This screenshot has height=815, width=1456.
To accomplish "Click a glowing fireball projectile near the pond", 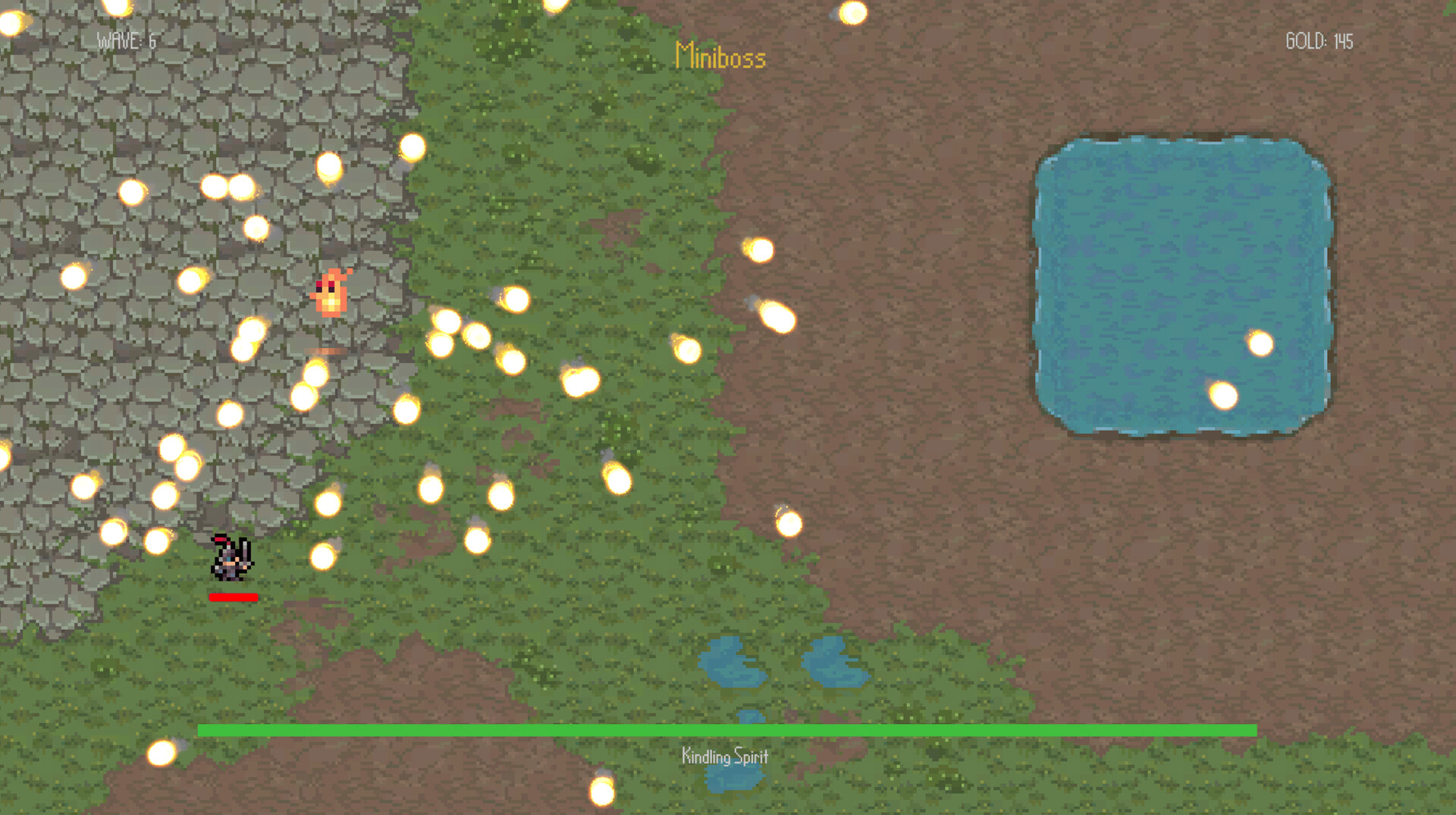I will pos(1260,344).
